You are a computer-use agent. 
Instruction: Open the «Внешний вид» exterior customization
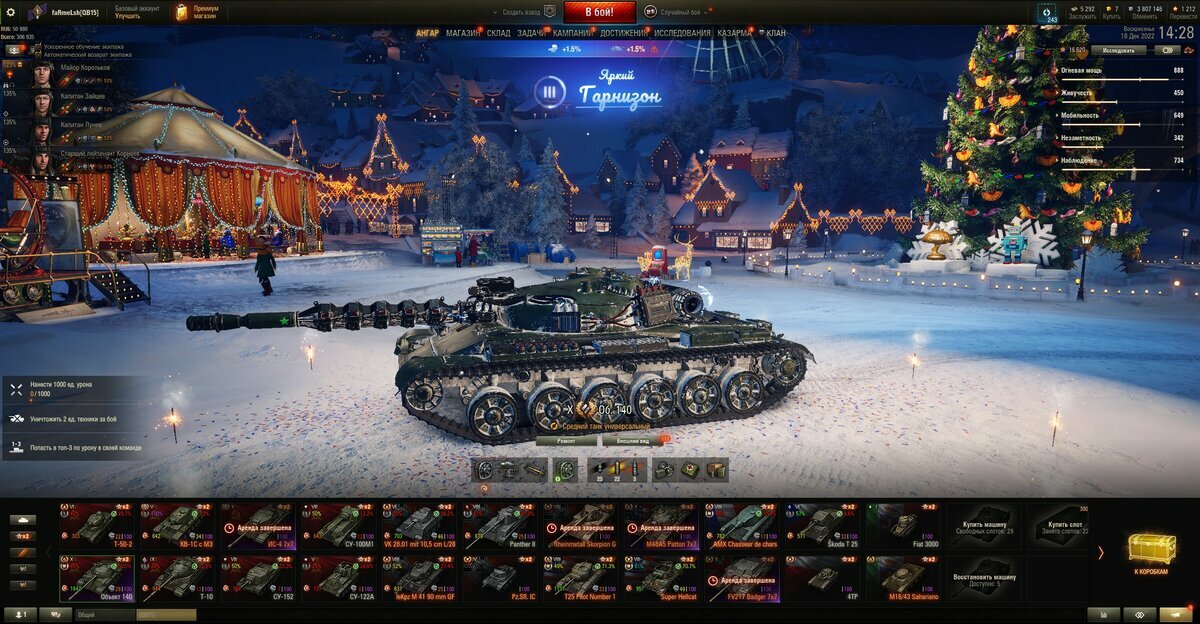tap(634, 440)
